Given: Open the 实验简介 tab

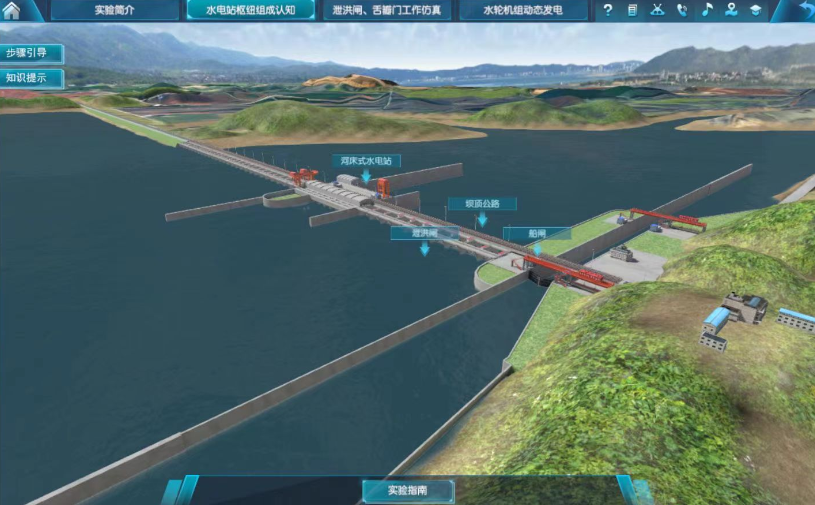Looking at the screenshot, I should (116, 11).
